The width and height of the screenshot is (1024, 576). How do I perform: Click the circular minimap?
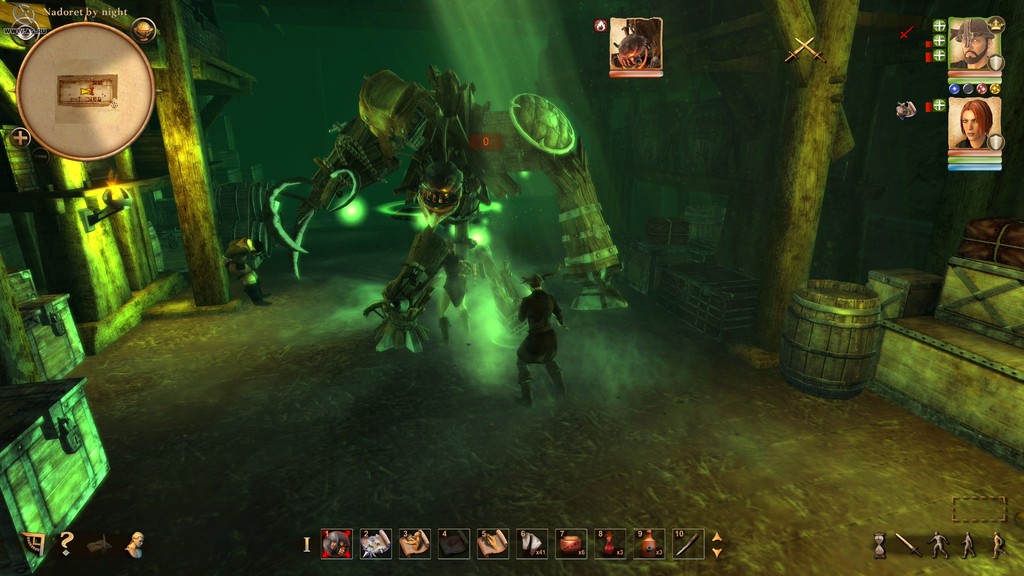pos(85,90)
